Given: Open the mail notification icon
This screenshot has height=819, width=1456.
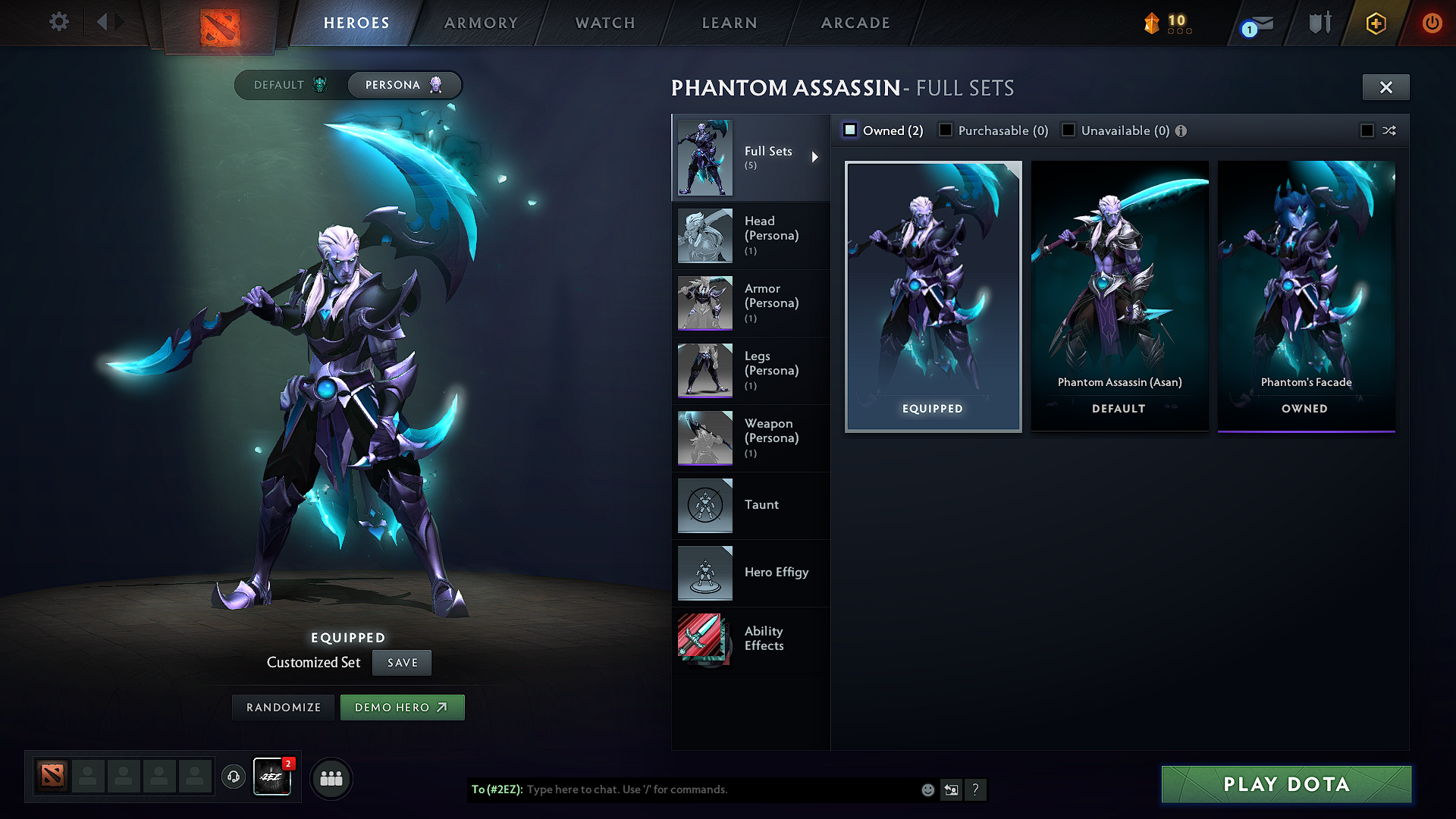Looking at the screenshot, I should pyautogui.click(x=1254, y=23).
